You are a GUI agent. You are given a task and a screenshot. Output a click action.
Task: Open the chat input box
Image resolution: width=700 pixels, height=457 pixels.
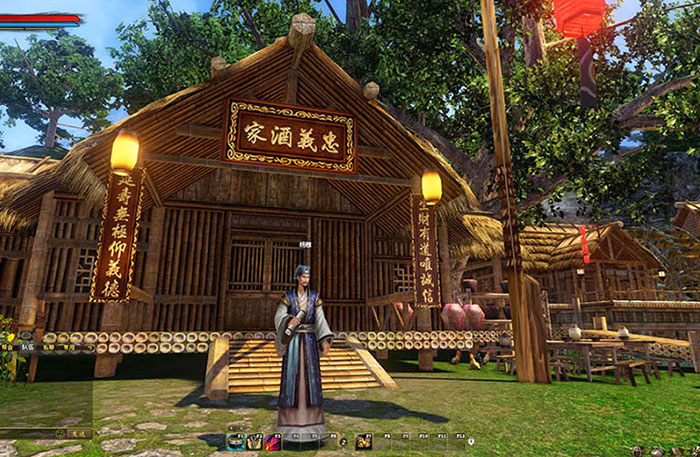tap(28, 434)
